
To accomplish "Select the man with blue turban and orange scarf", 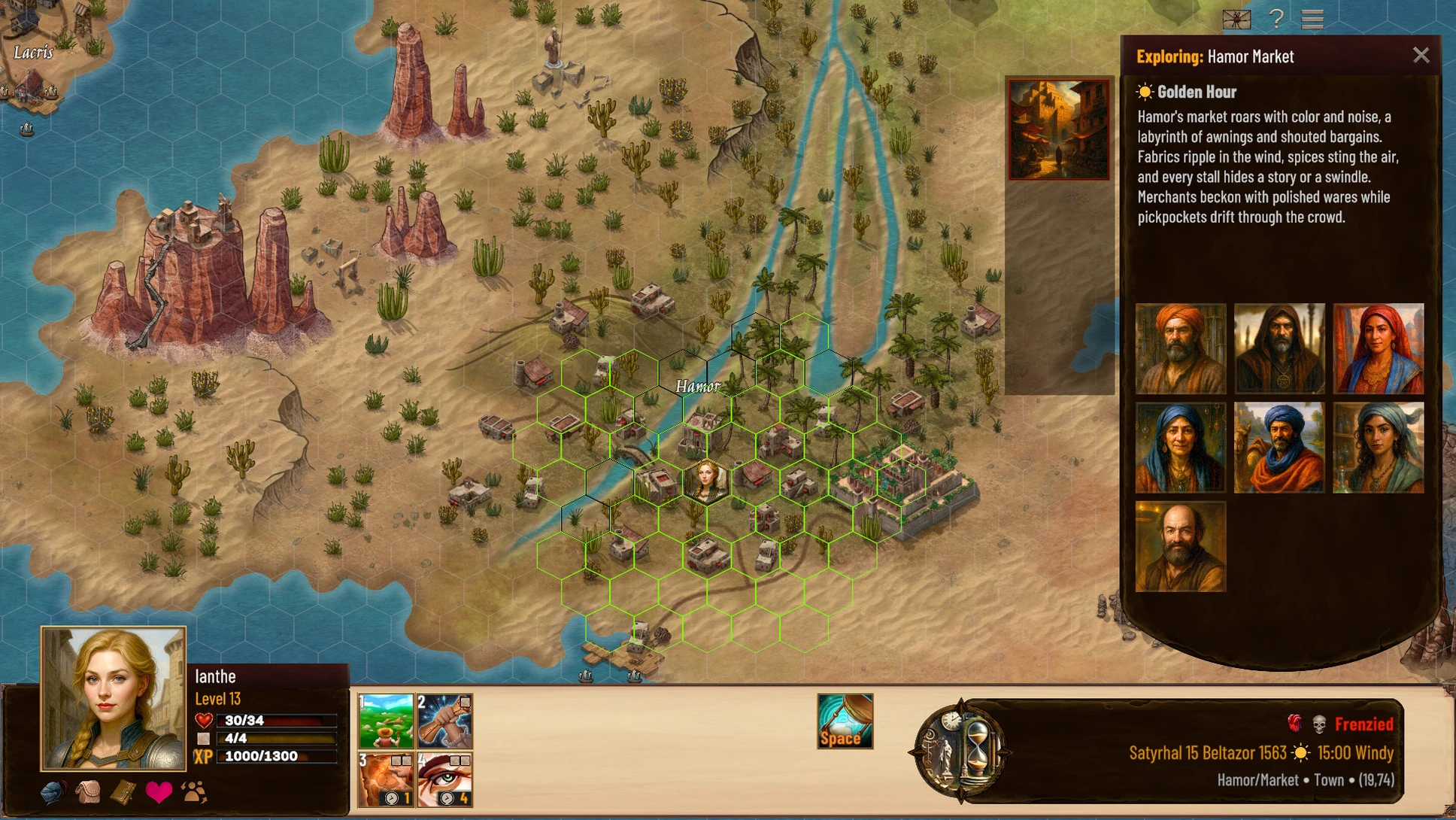I will tap(1279, 448).
